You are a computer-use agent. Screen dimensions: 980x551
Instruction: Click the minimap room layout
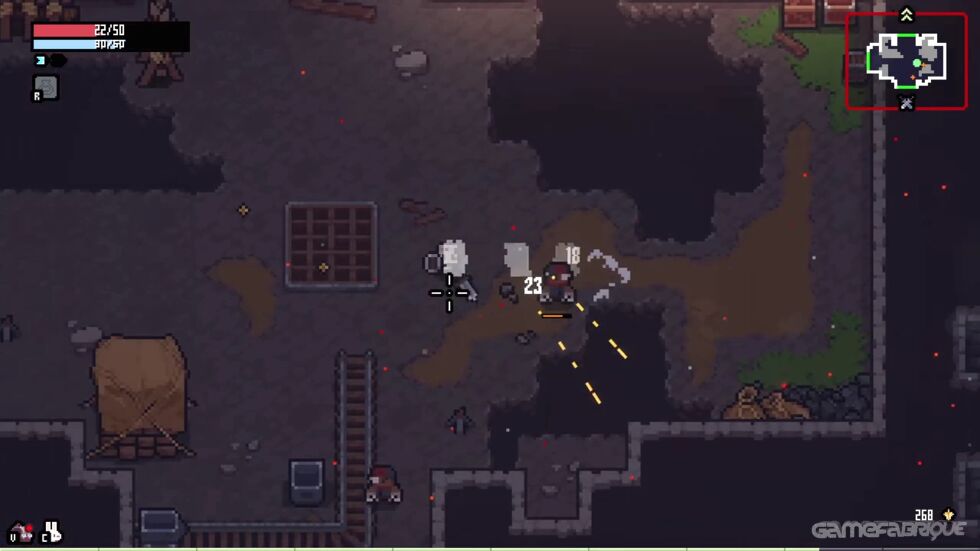coord(906,58)
